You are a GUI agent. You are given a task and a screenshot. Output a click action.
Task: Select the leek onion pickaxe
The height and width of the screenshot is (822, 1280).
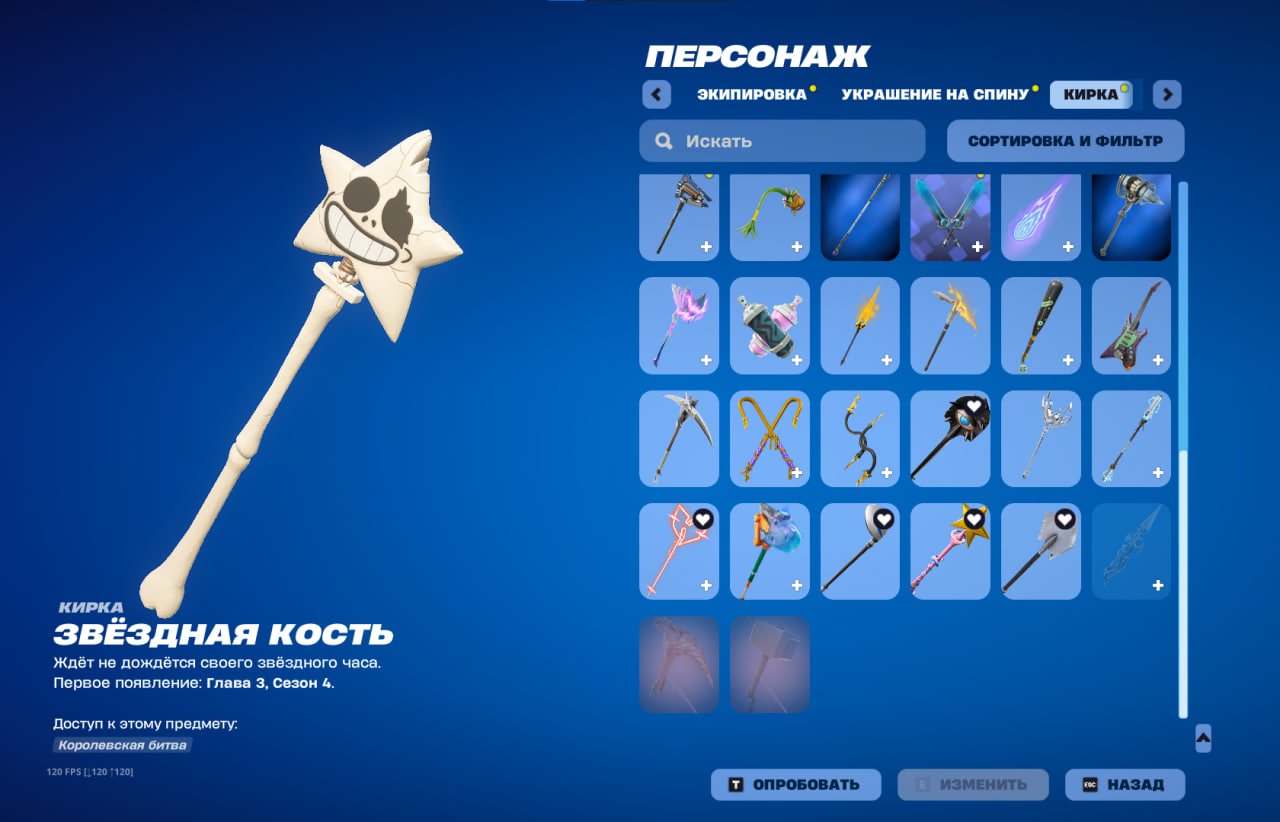point(769,215)
